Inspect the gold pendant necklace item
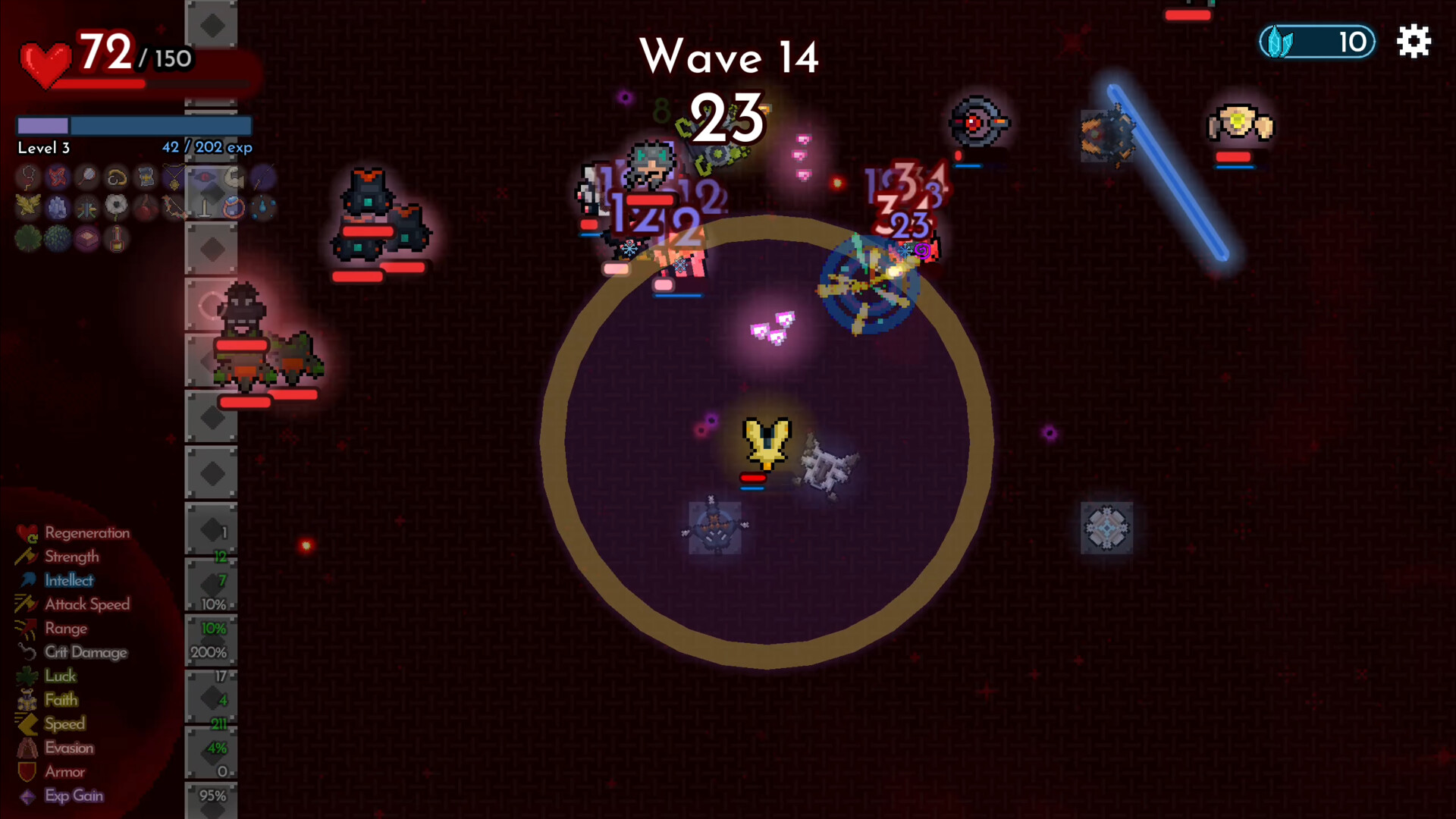The width and height of the screenshot is (1456, 819). point(175,177)
